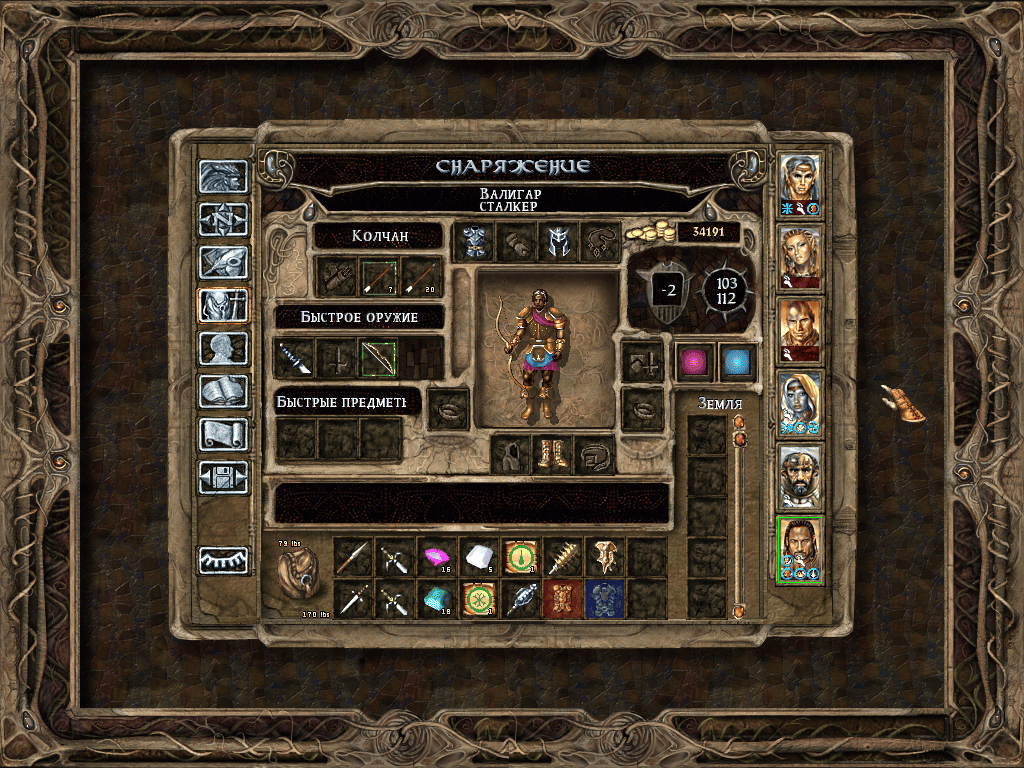Open the character record silhouette button

pyautogui.click(x=222, y=348)
